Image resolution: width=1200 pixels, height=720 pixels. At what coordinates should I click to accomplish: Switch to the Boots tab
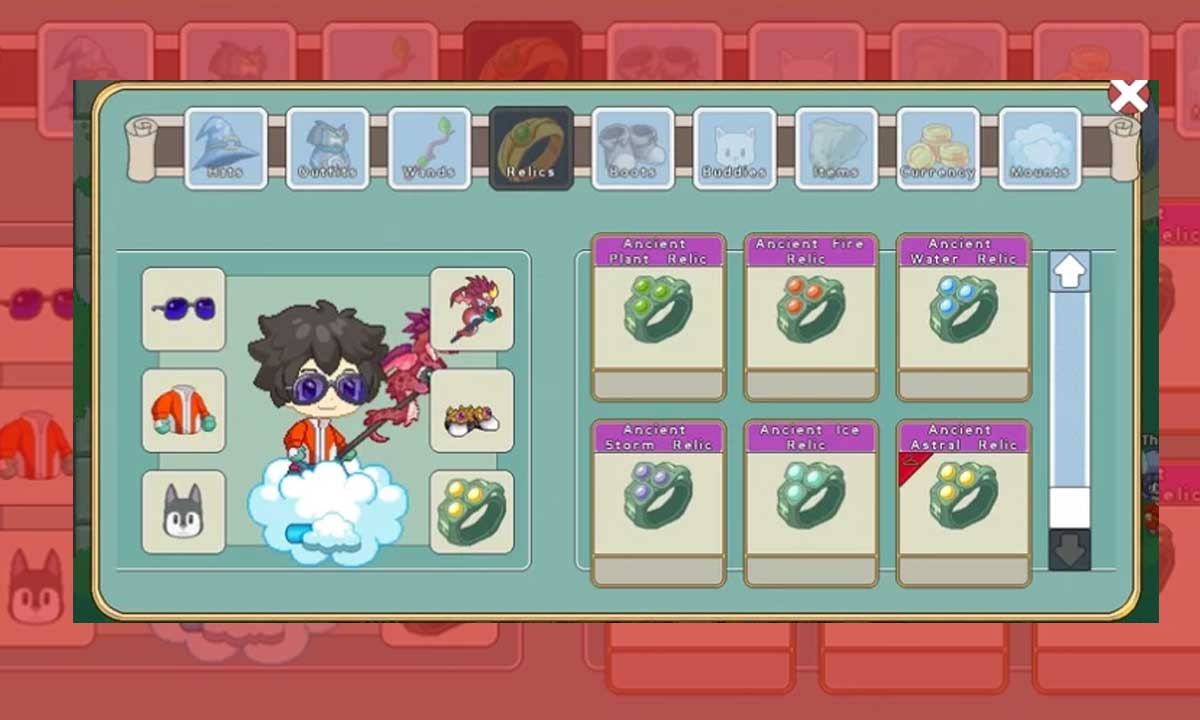[x=632, y=148]
